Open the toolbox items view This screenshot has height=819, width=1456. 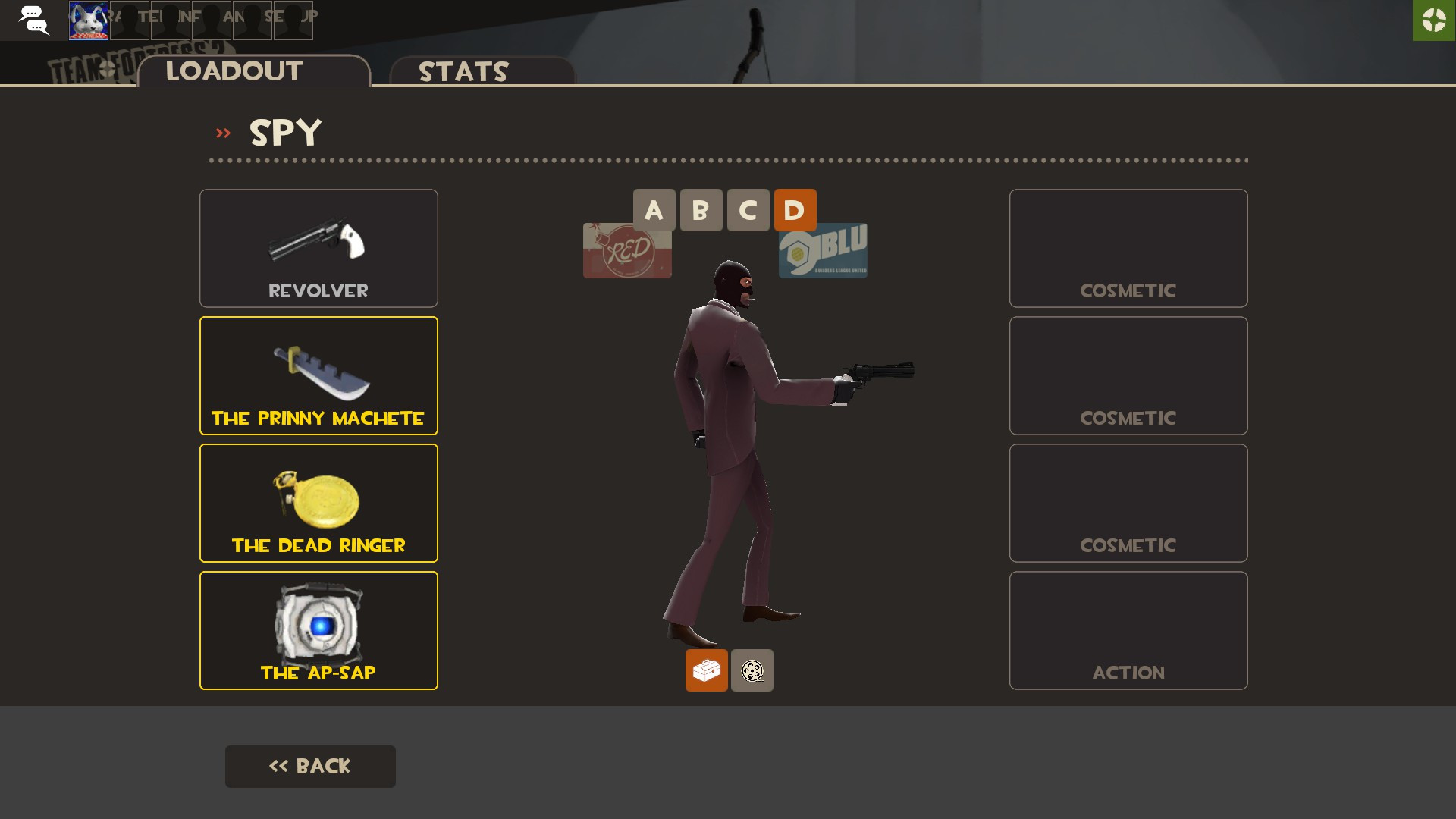click(x=707, y=670)
